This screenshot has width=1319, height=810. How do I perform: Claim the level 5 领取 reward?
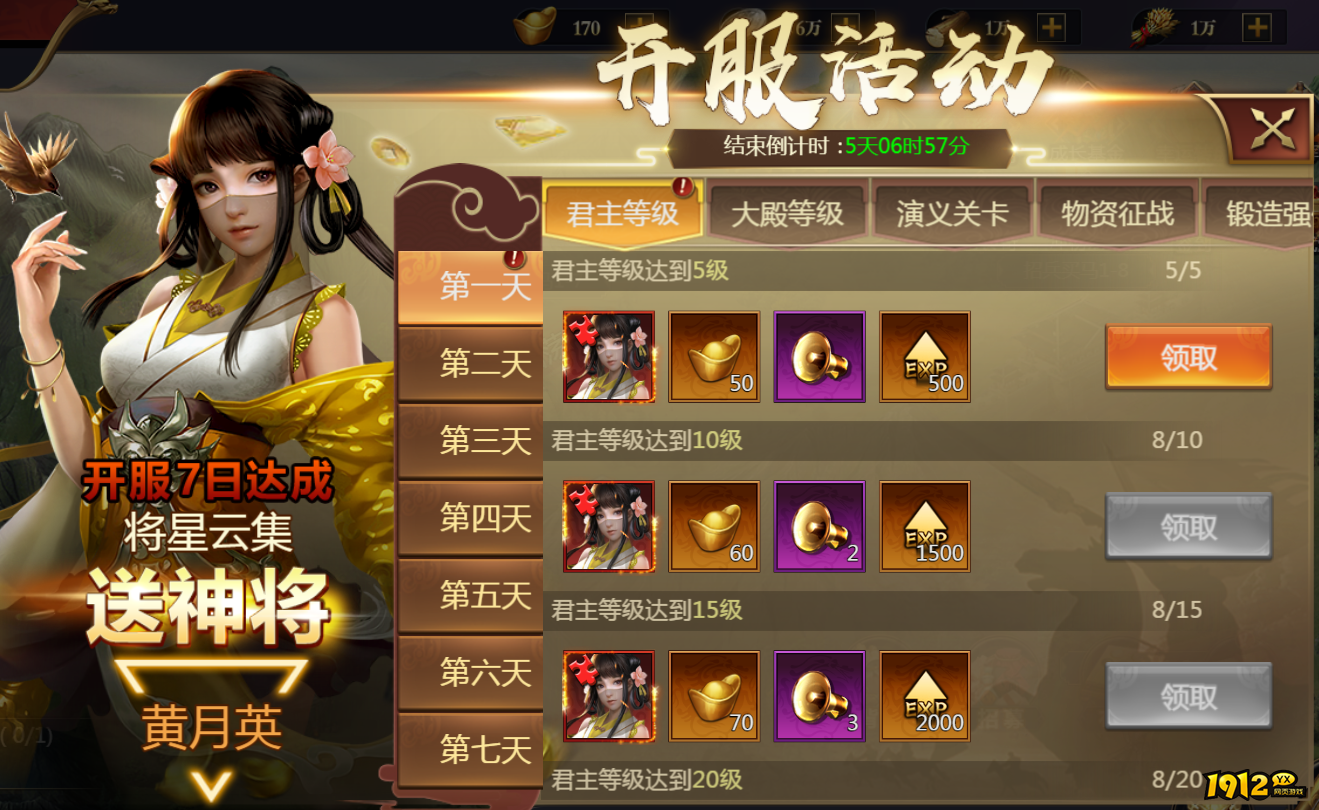(x=1188, y=357)
